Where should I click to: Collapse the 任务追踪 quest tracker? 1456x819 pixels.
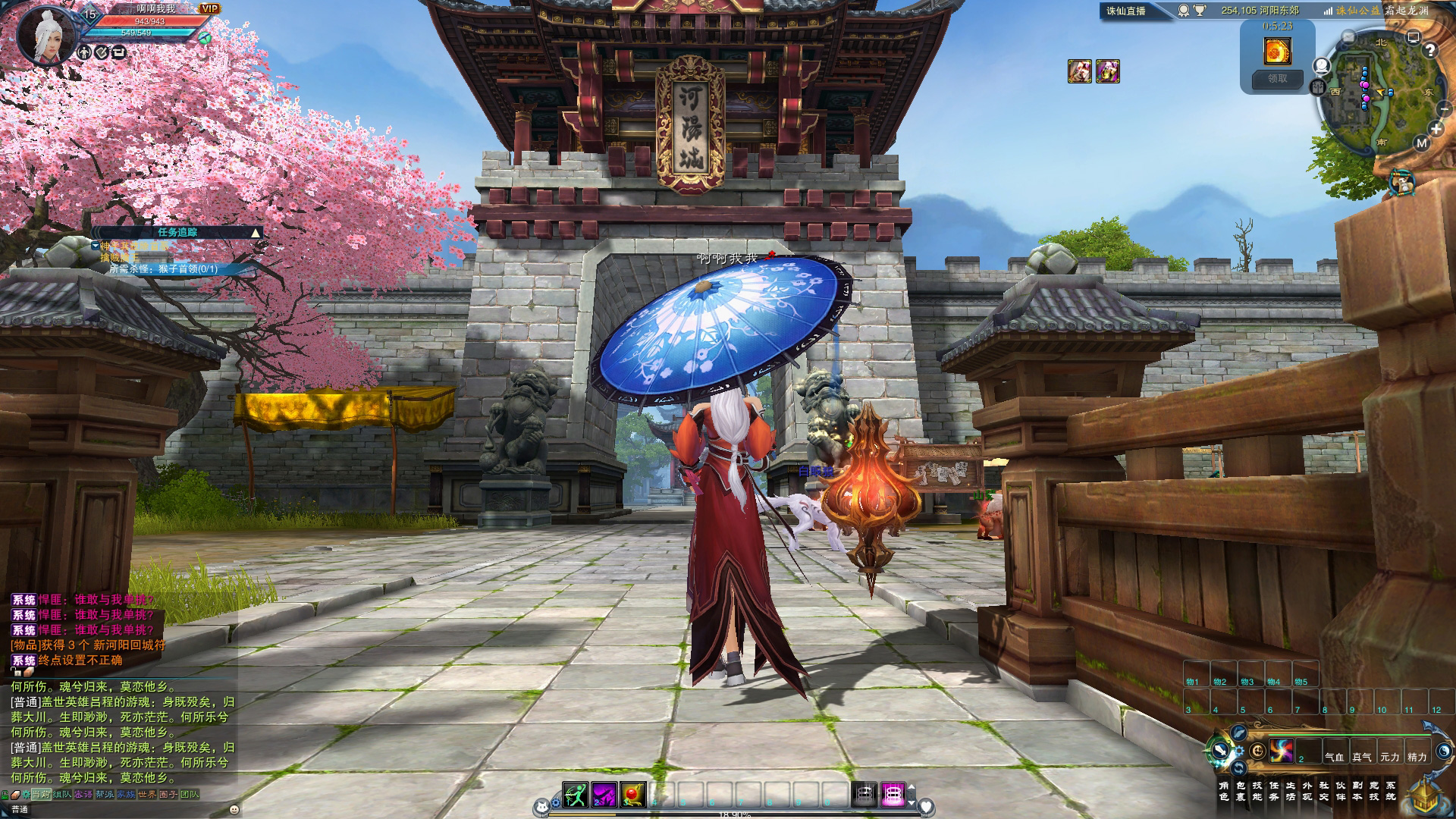click(x=255, y=233)
